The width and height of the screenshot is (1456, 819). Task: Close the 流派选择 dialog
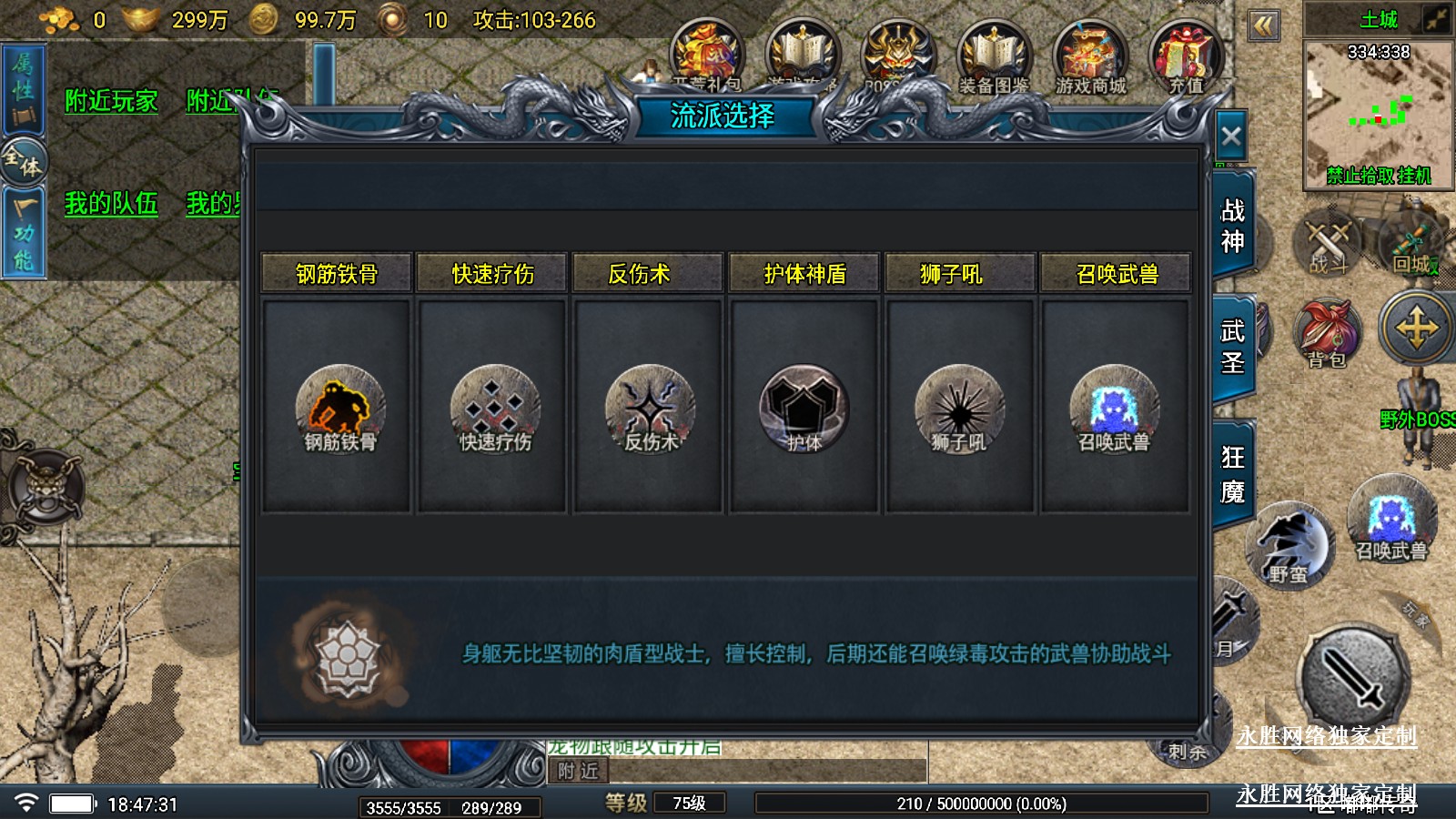point(1230,137)
